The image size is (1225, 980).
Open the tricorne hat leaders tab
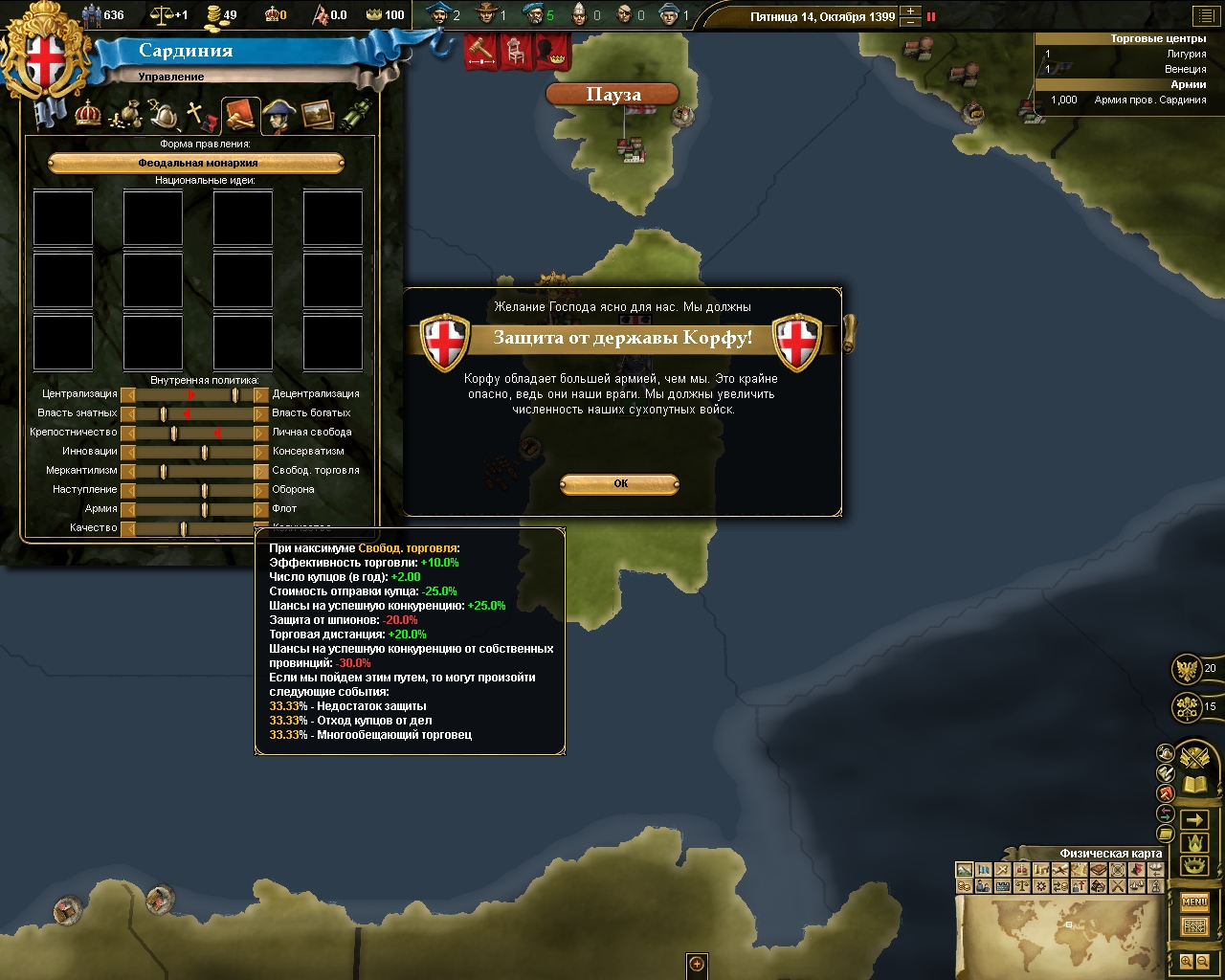click(x=278, y=115)
